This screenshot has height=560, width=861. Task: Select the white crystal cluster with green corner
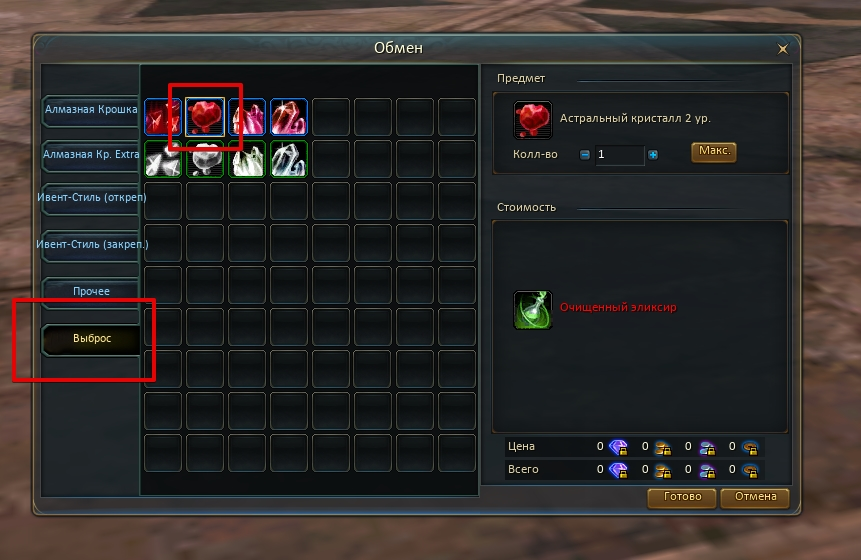coord(247,159)
